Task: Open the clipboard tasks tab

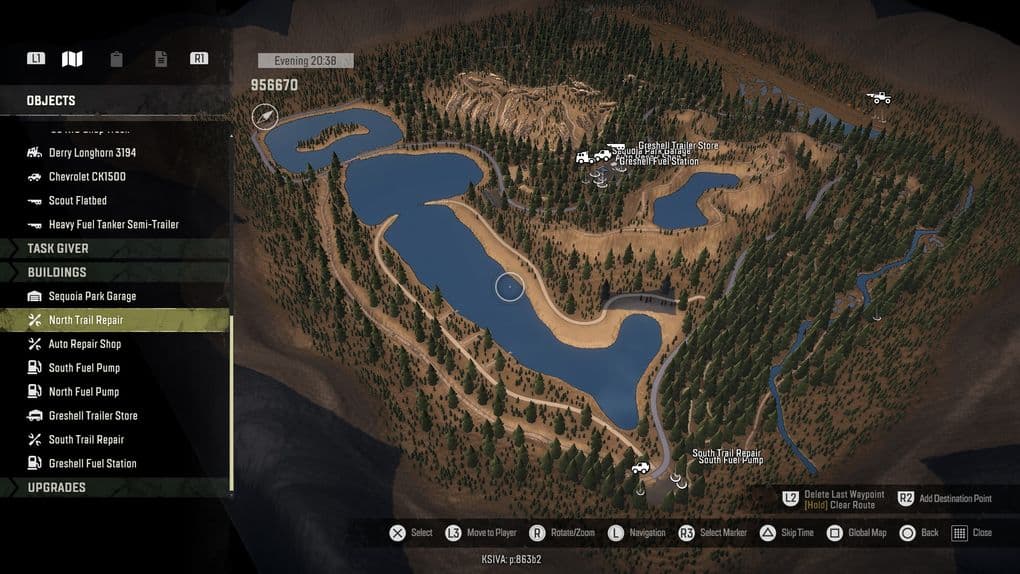Action: tap(117, 59)
